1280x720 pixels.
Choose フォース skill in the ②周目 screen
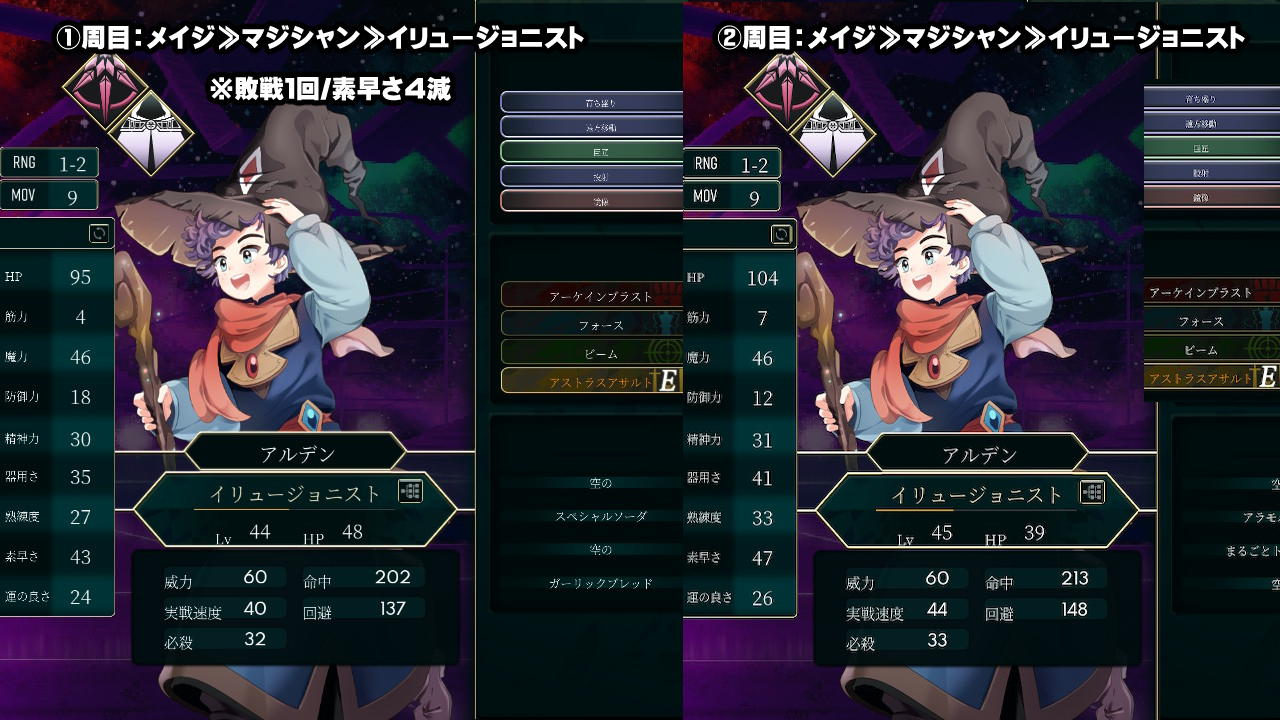point(1200,322)
